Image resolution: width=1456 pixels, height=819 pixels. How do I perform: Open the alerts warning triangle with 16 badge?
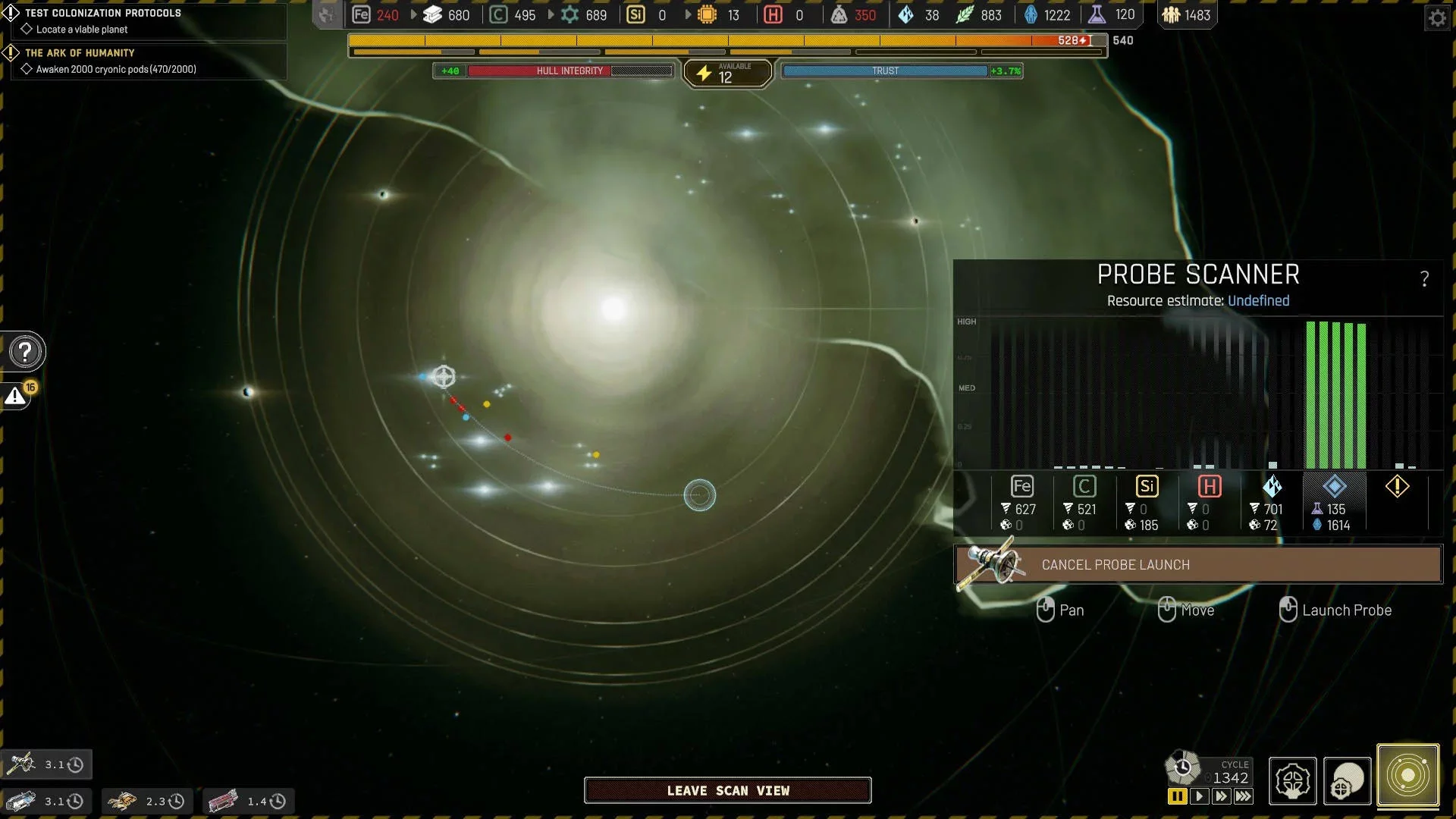[17, 395]
